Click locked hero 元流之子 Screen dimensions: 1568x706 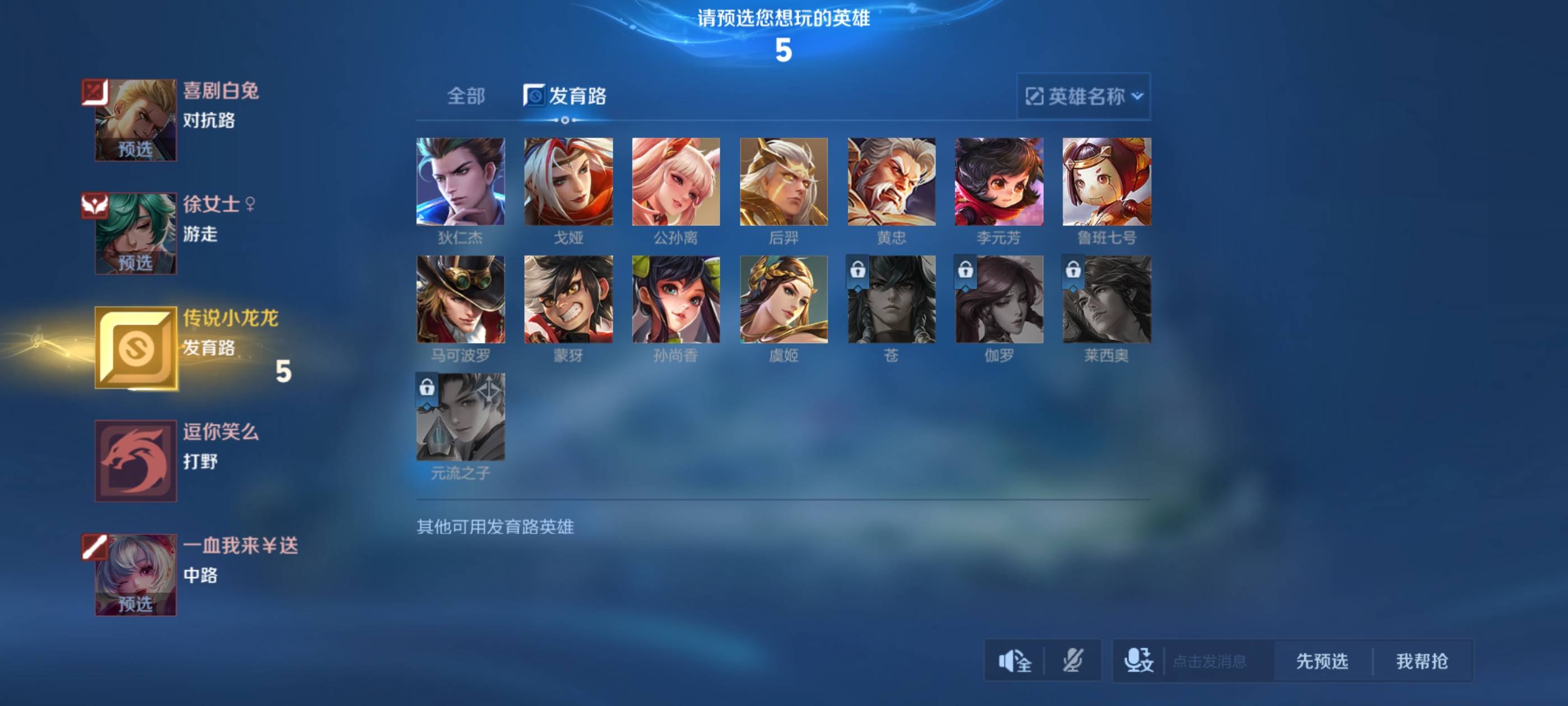460,417
